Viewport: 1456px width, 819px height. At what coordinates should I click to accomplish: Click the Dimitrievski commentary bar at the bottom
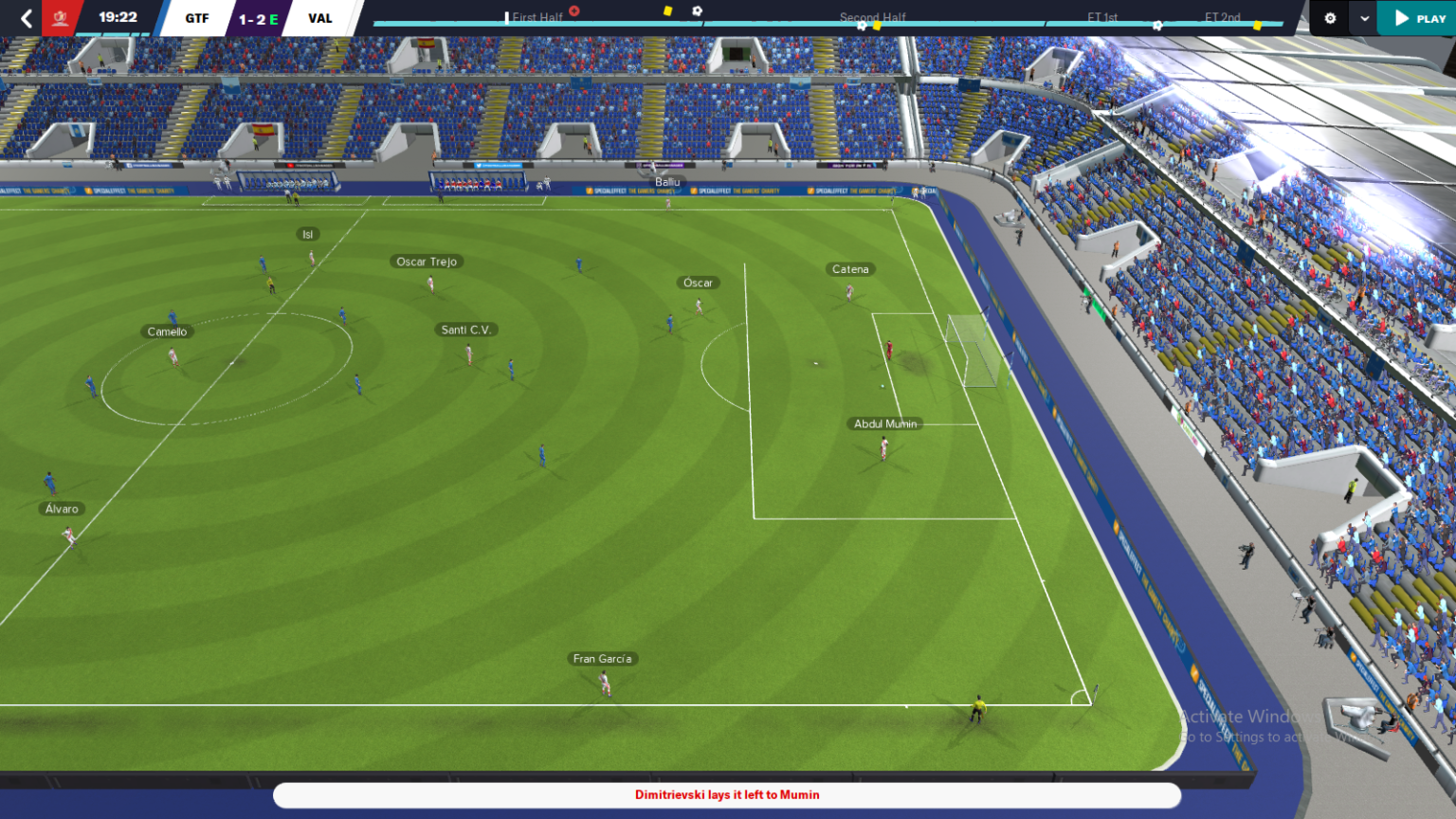pos(728,795)
